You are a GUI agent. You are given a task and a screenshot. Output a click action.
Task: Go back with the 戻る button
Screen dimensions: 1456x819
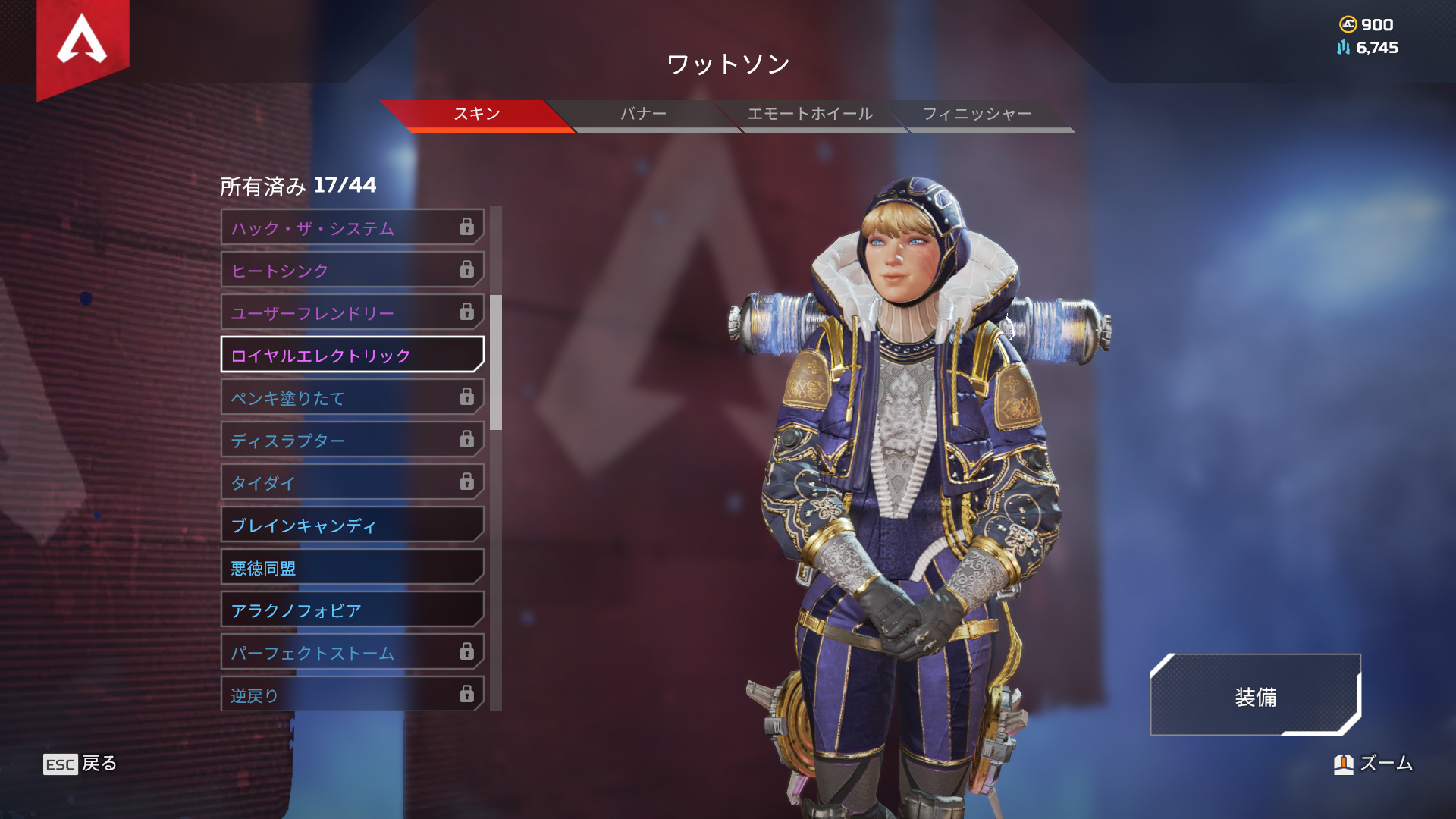pos(80,764)
